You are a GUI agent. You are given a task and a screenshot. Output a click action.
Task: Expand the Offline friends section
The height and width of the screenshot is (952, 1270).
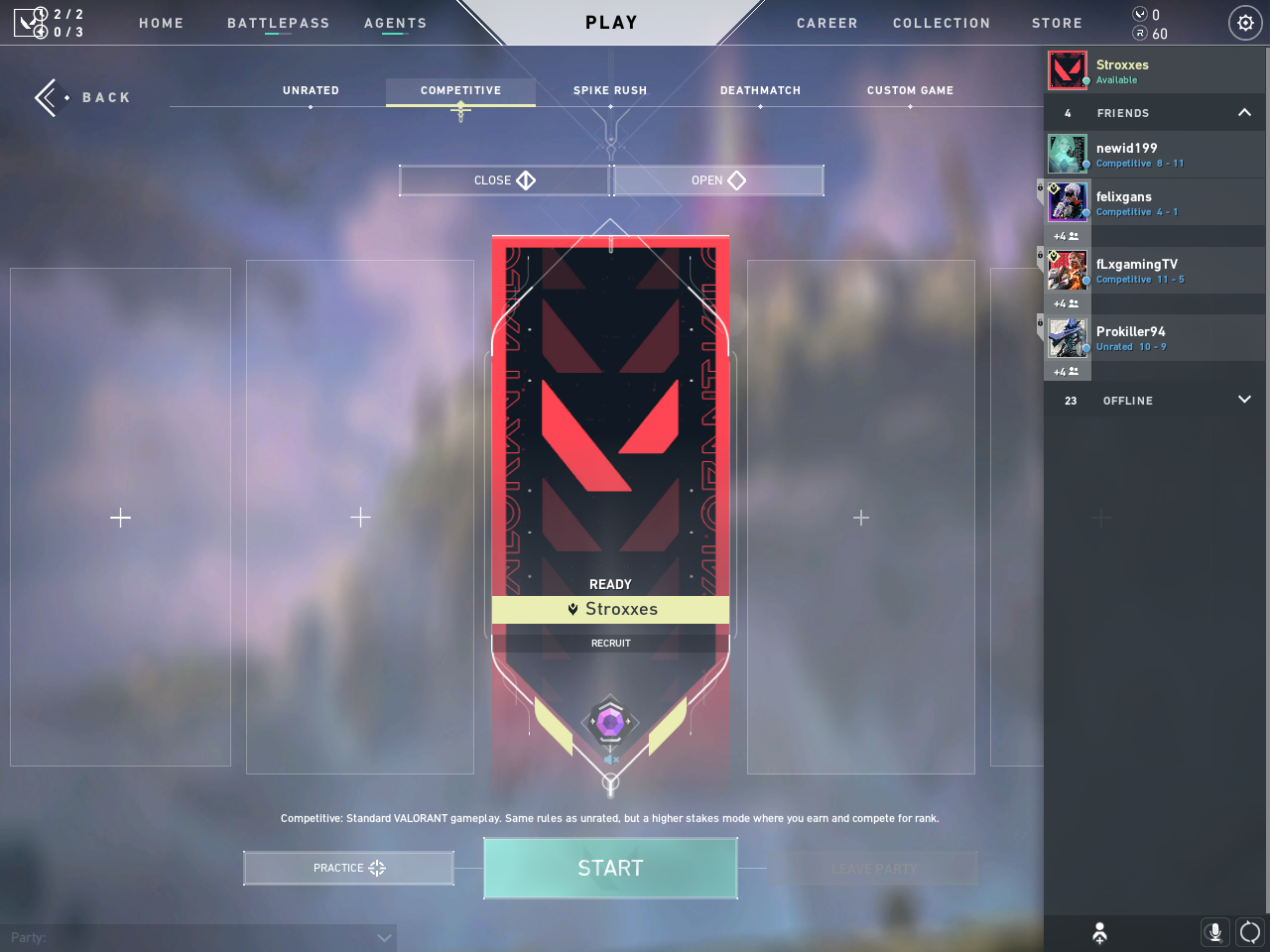[x=1244, y=400]
